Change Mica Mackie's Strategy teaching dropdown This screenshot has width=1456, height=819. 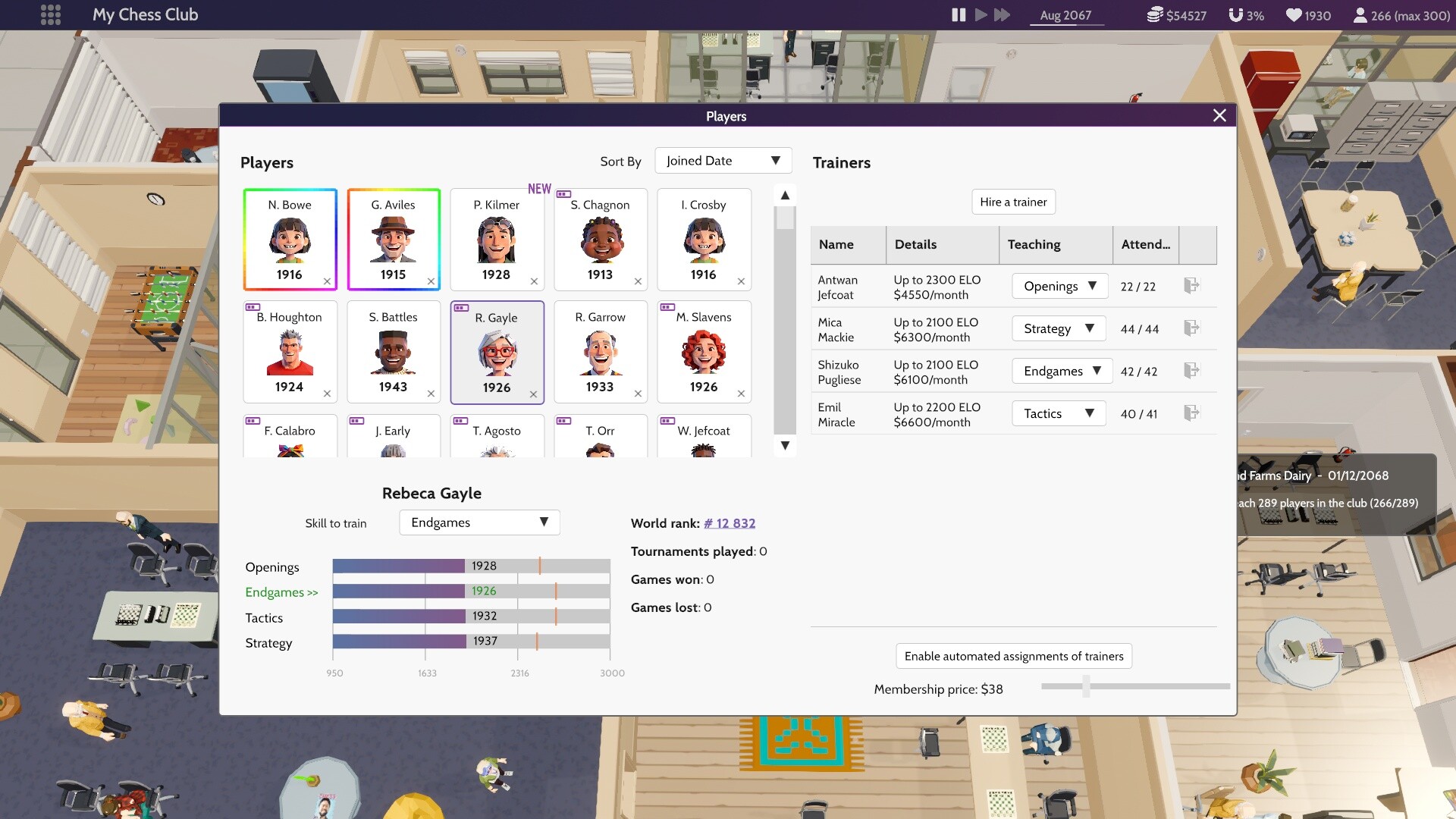point(1058,328)
